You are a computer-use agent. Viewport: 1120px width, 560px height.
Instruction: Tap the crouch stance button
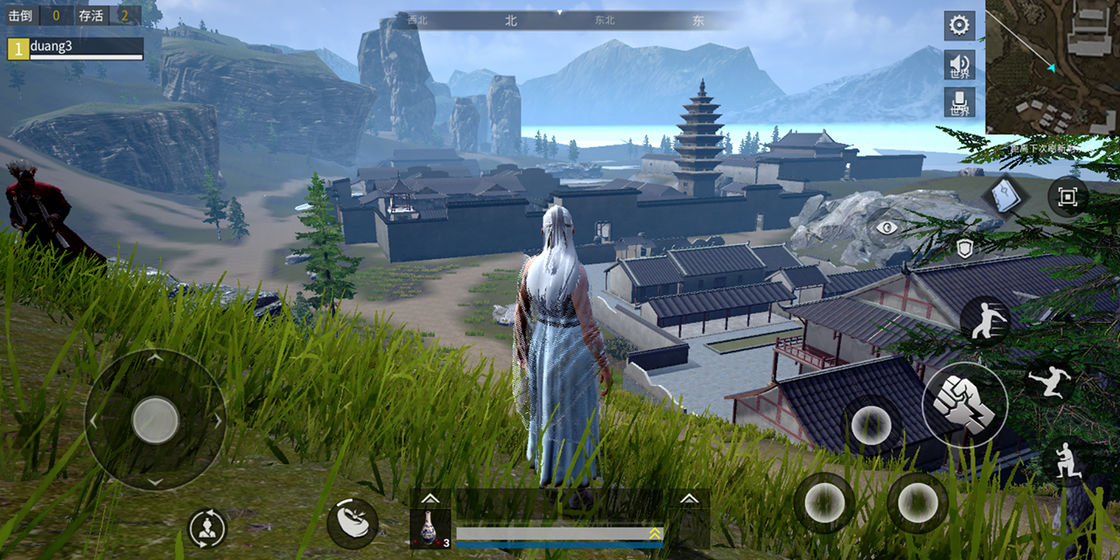pos(1063,461)
